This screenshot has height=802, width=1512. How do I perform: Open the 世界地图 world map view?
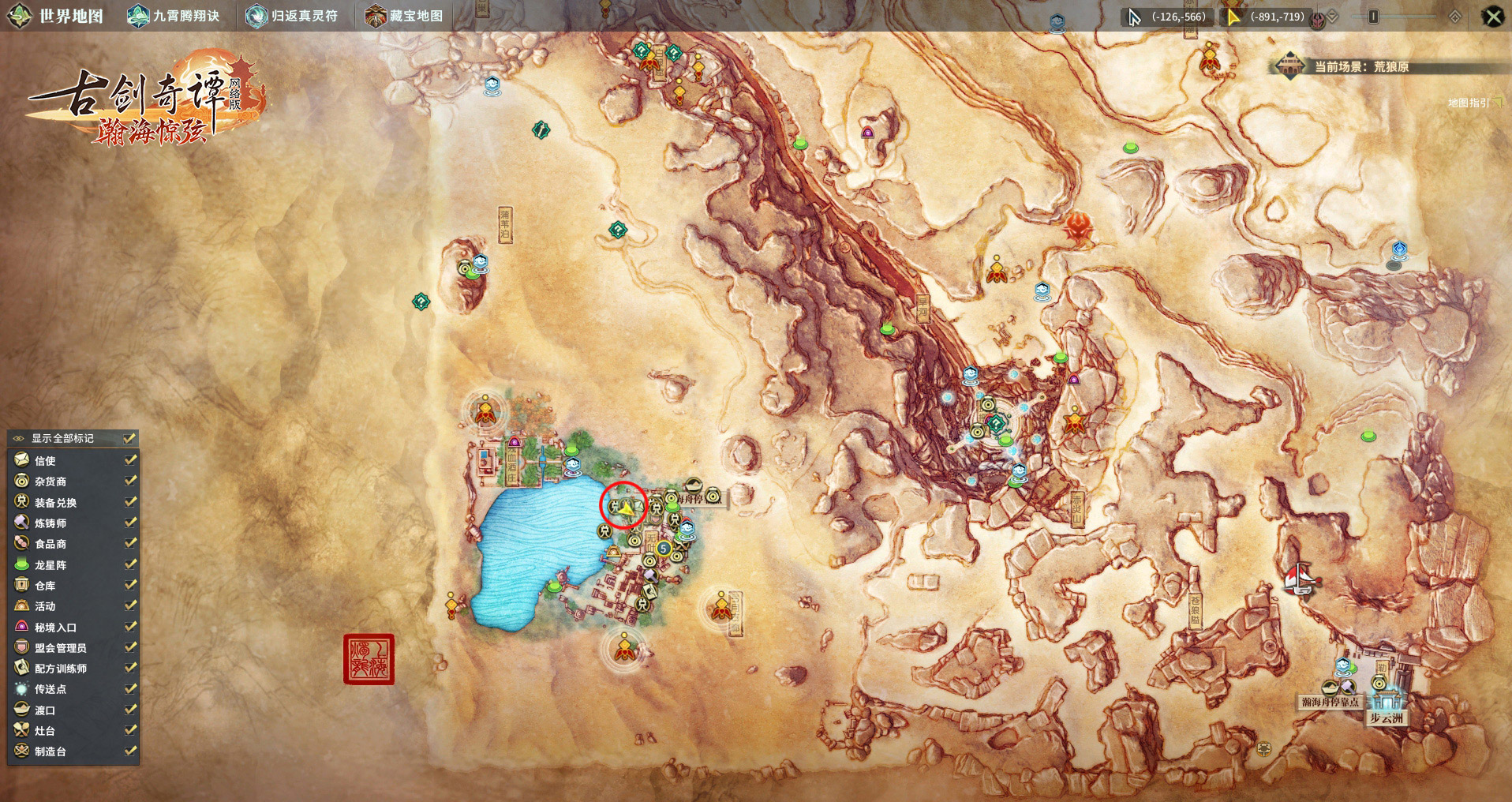pos(57,16)
